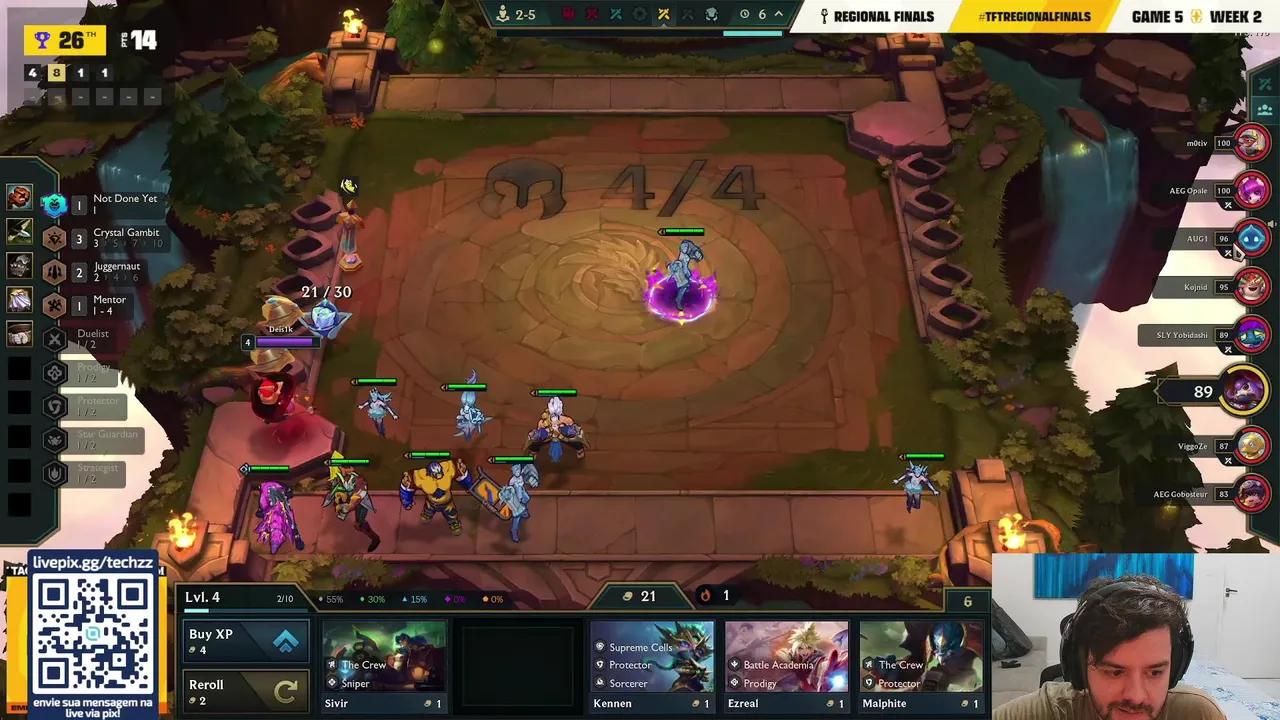The height and width of the screenshot is (720, 1280).
Task: Click the win streak flame icon
Action: pyautogui.click(x=707, y=596)
